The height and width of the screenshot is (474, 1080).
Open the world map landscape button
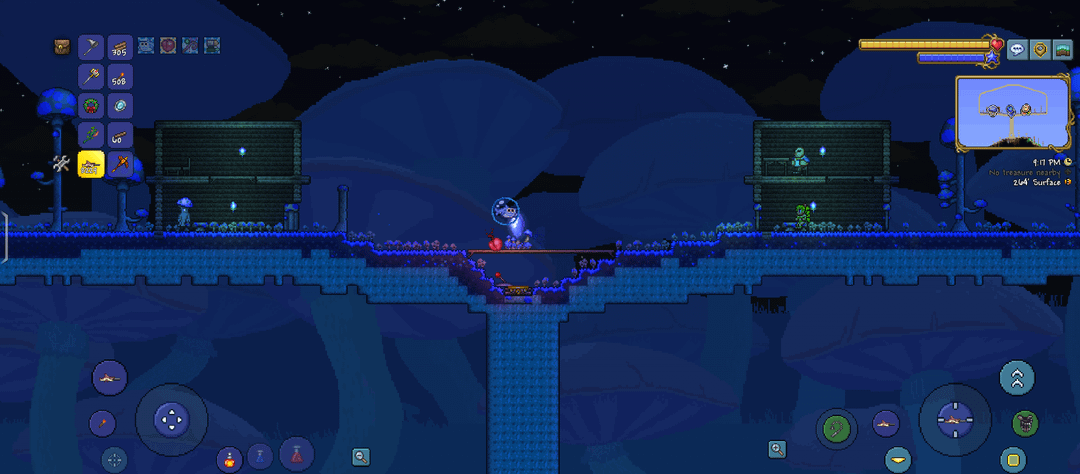1063,48
